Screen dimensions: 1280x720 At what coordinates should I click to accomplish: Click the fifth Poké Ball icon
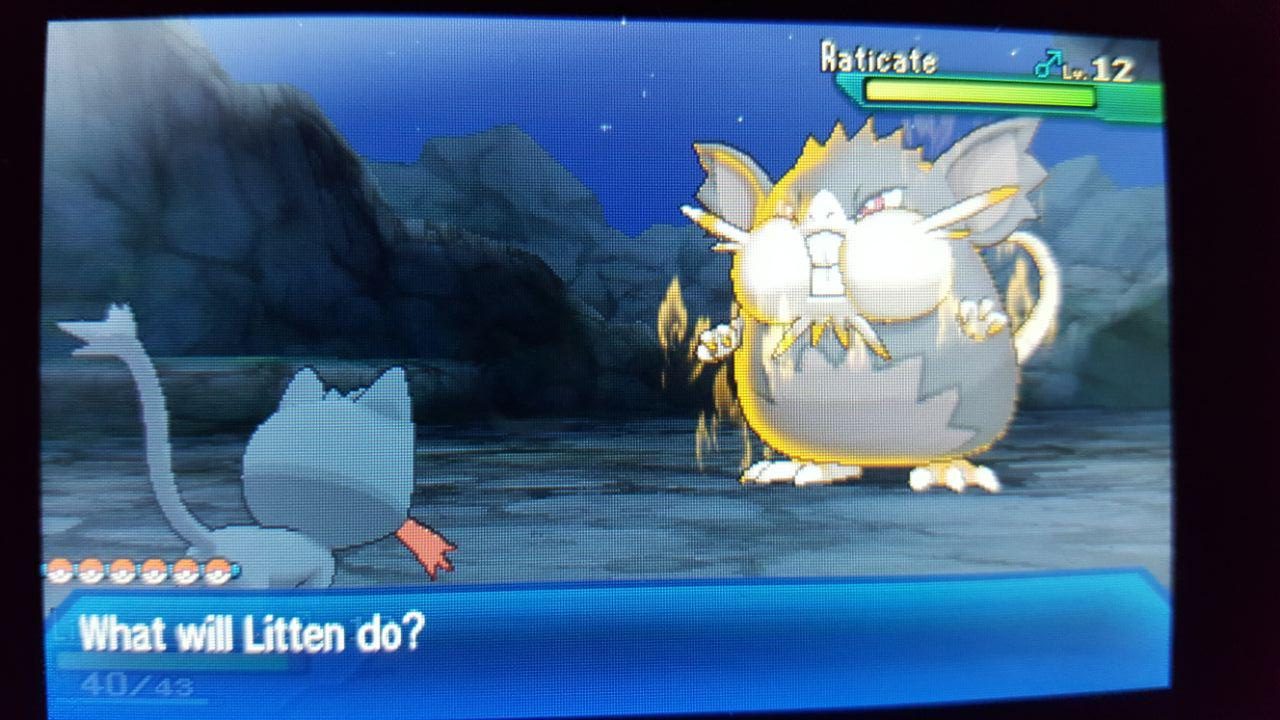[184, 573]
